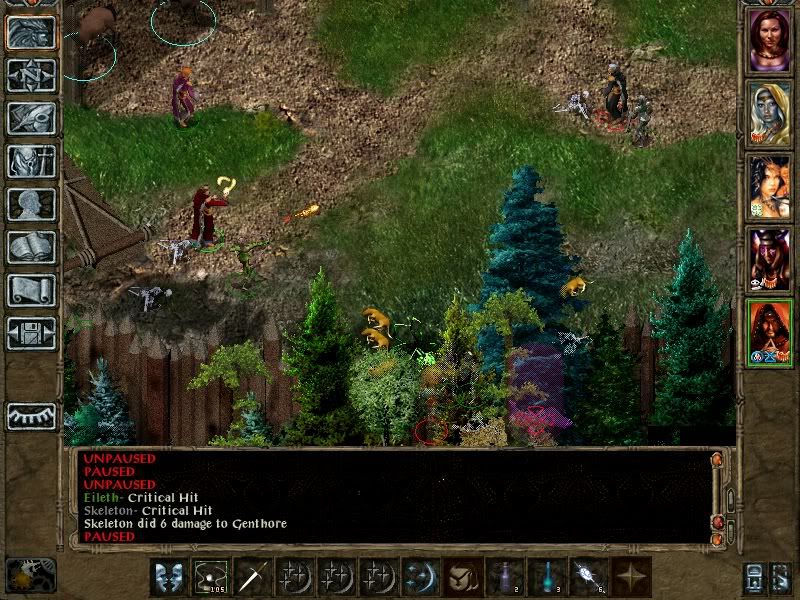Open the area map with the compass button
The image size is (800, 600).
click(31, 75)
